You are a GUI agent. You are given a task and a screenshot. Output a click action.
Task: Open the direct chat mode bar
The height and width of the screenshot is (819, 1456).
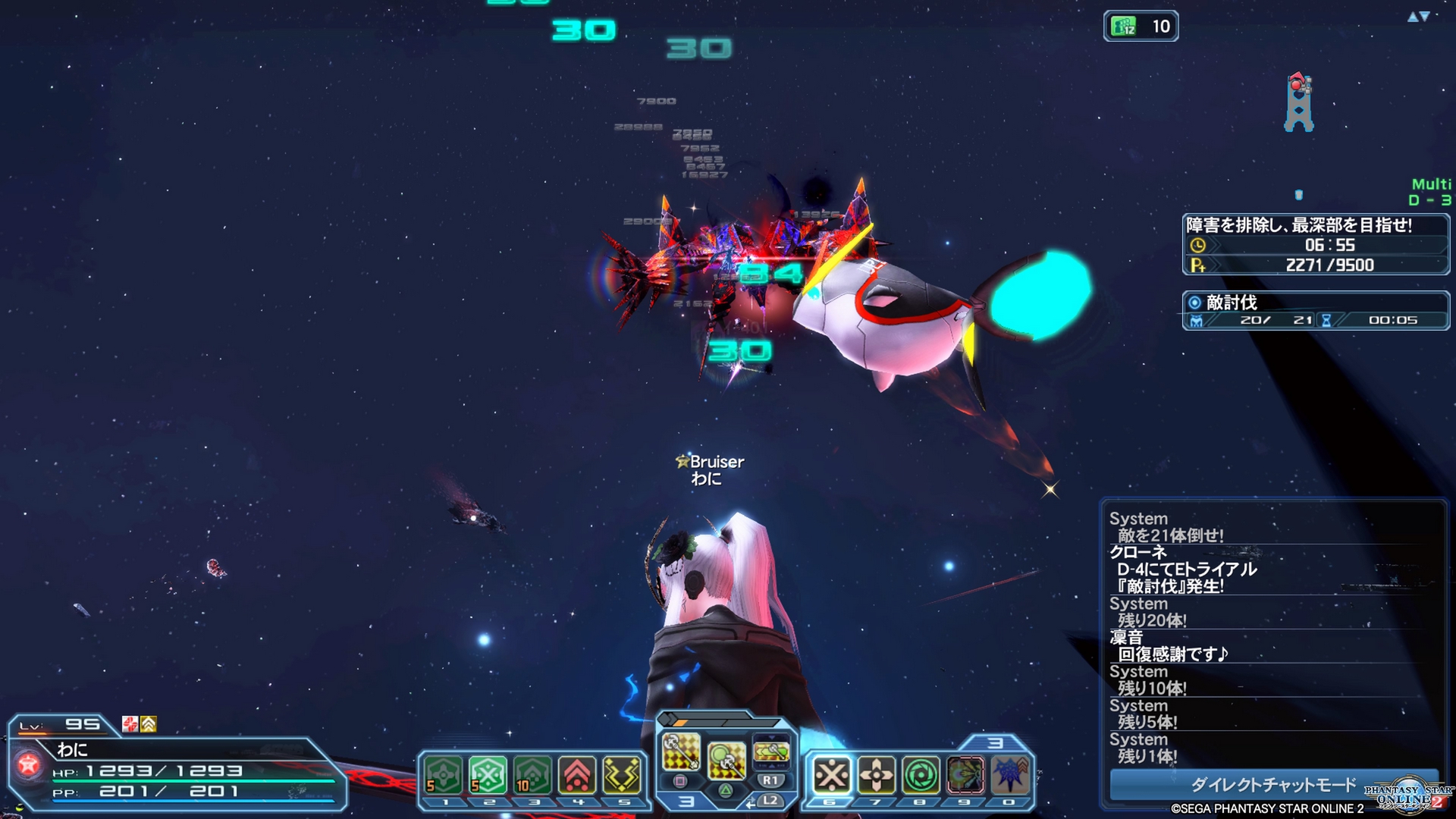(x=1273, y=785)
